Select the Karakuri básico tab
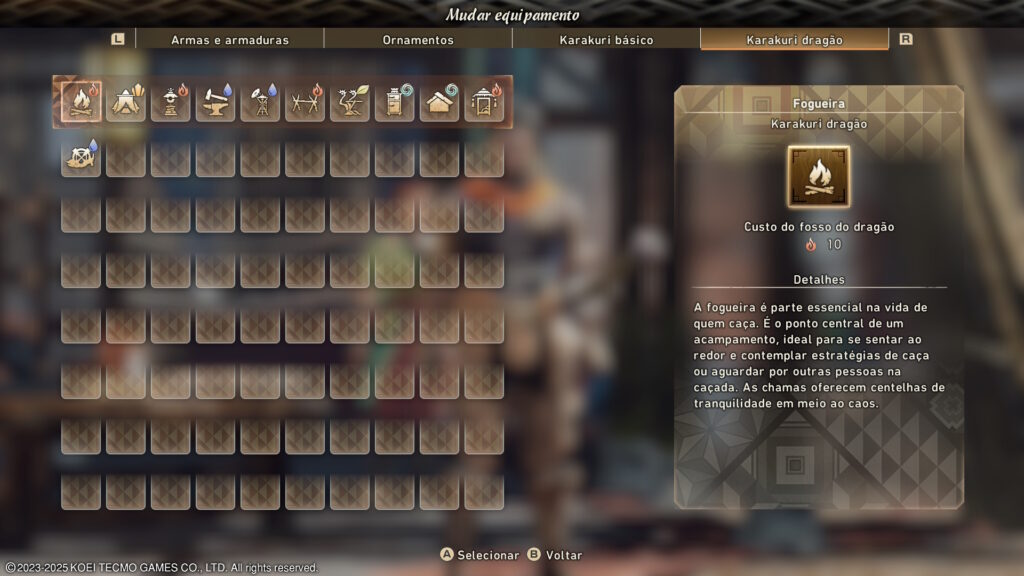Image resolution: width=1024 pixels, height=576 pixels. (x=606, y=40)
